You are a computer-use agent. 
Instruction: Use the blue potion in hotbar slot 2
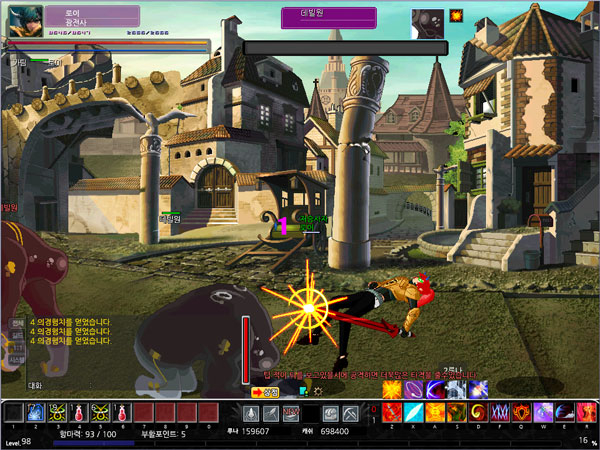pyautogui.click(x=36, y=412)
